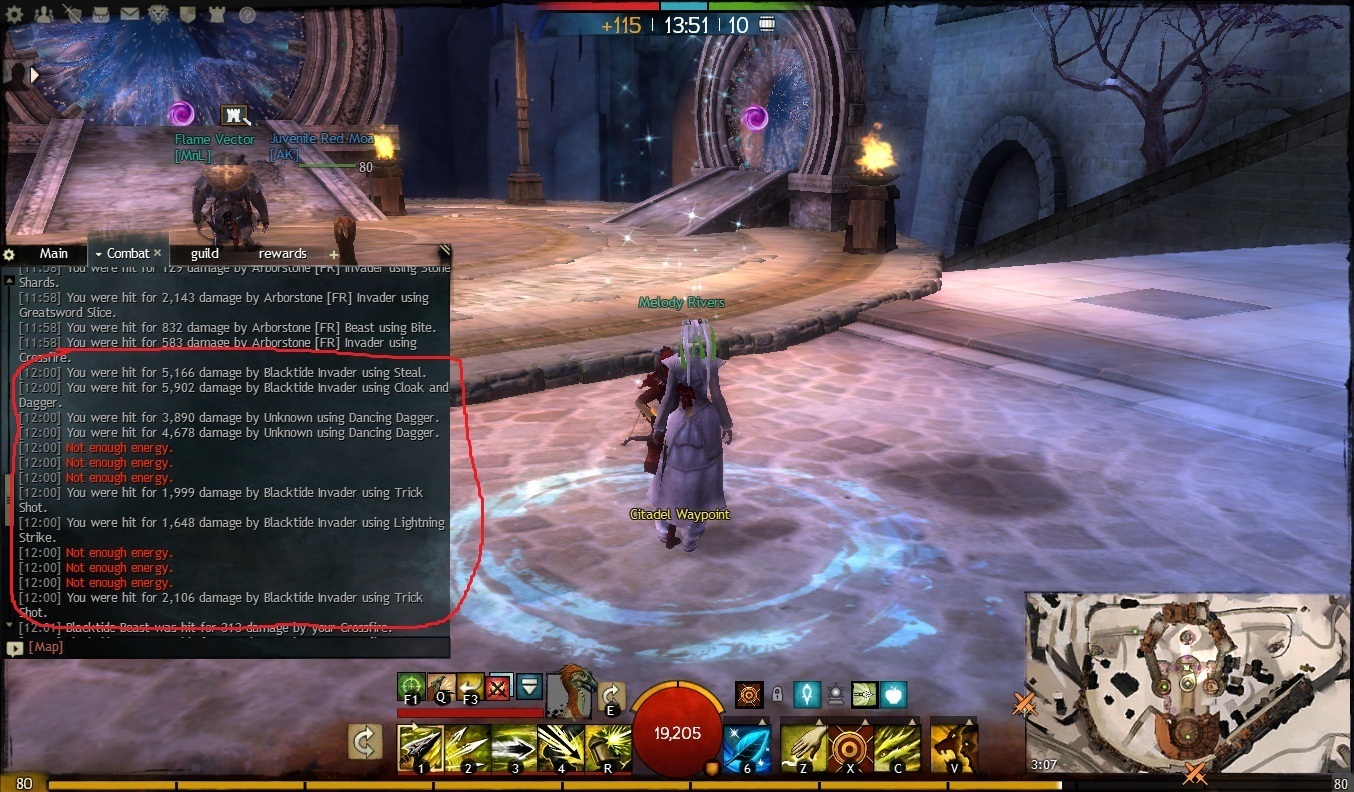The image size is (1354, 792).
Task: Switch to the guild chat tab
Action: 204,254
